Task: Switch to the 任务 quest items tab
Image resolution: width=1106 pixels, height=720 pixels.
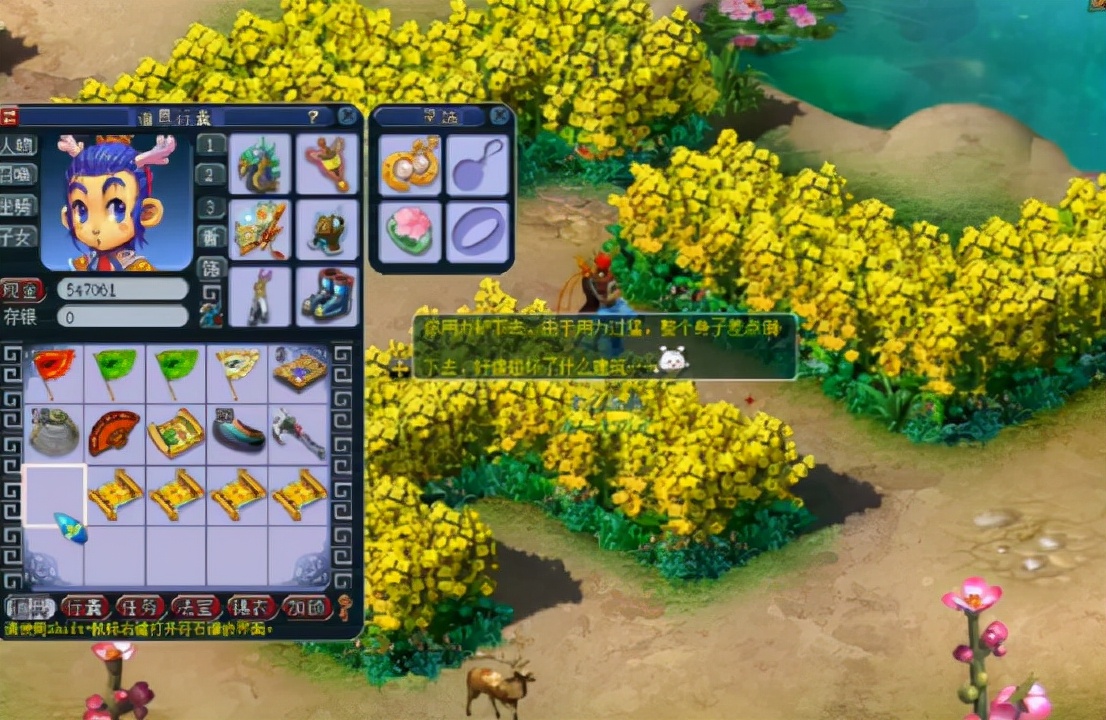Action: click(x=140, y=607)
